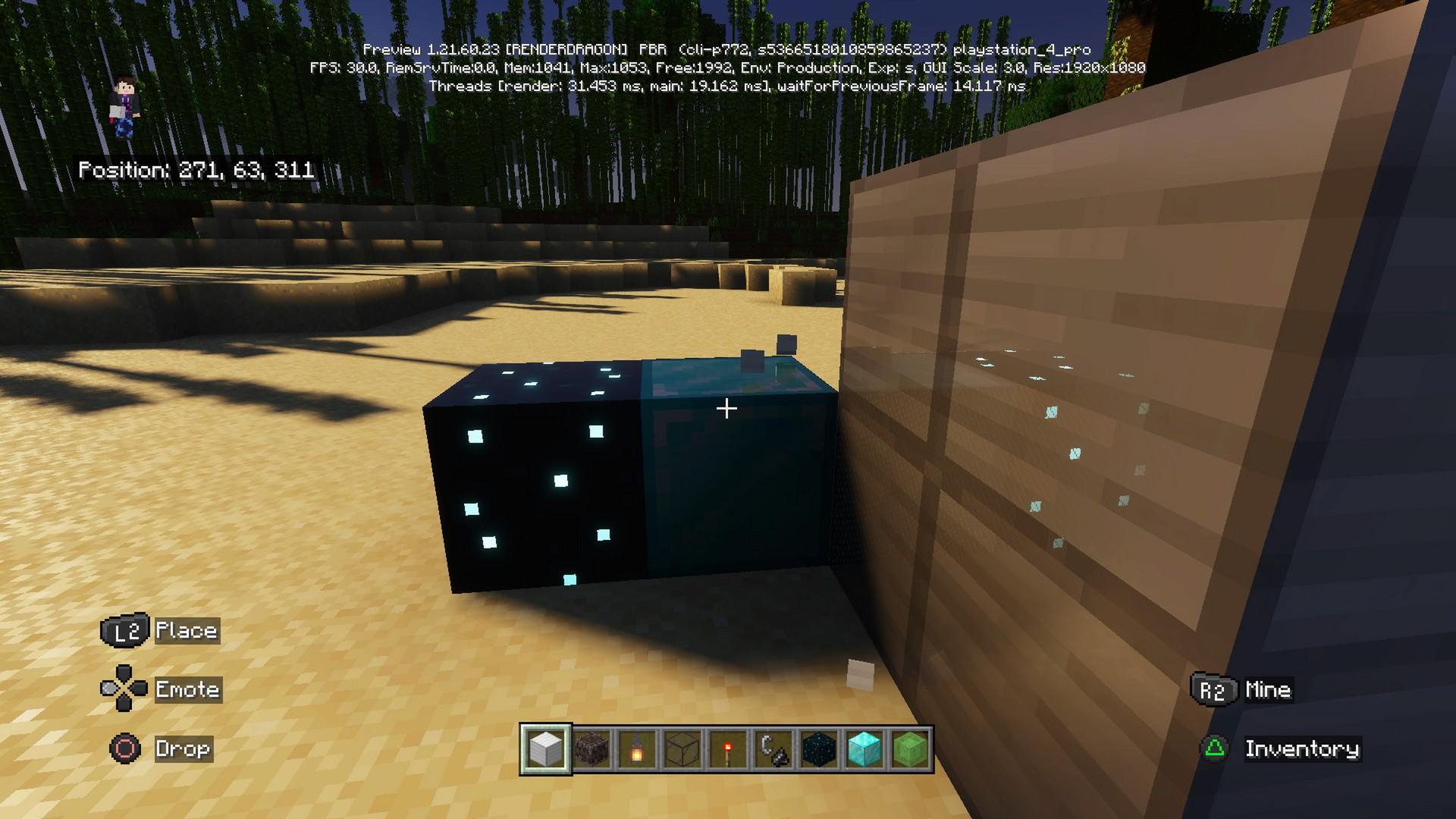This screenshot has height=819, width=1456.
Task: Select the green slime block slot
Action: tap(910, 749)
